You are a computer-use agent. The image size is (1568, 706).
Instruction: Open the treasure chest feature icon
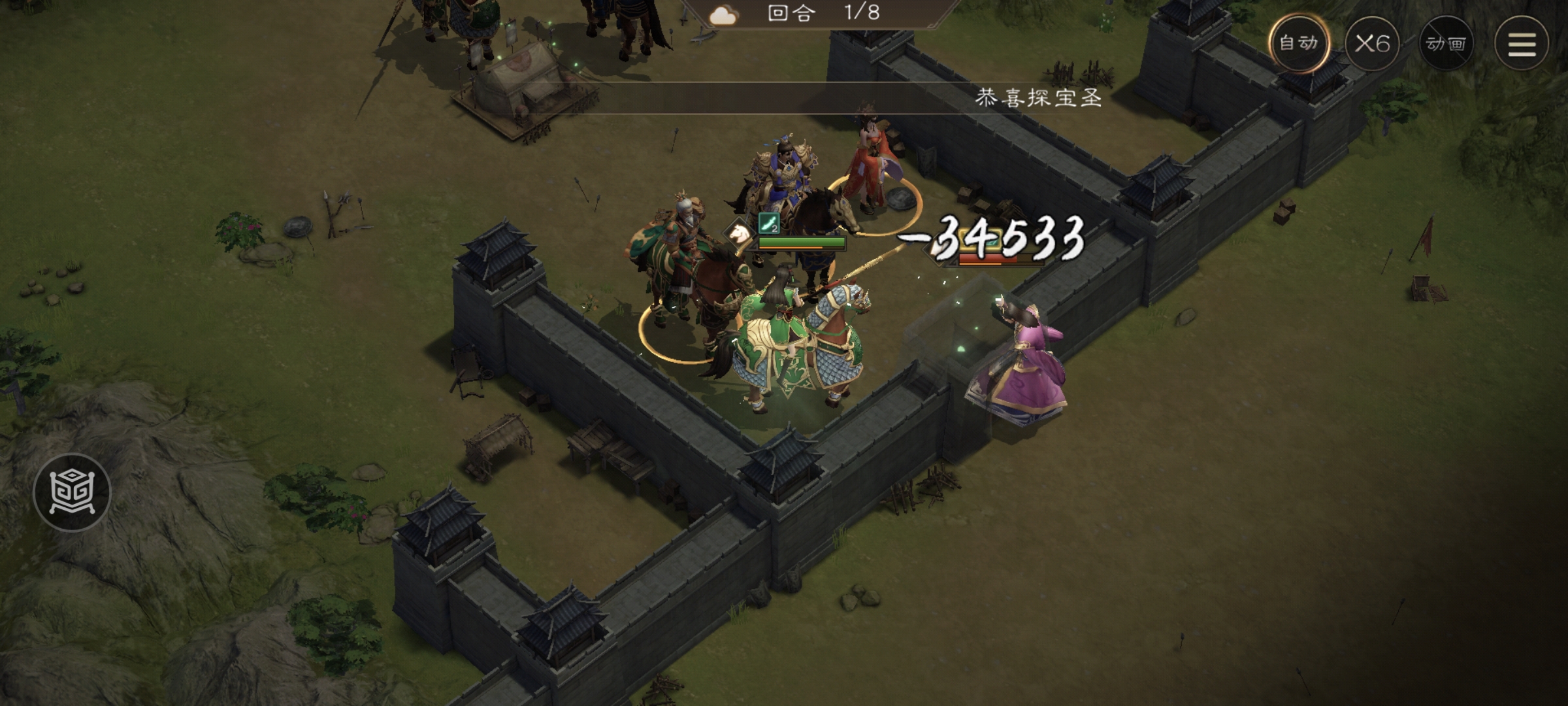coord(72,492)
